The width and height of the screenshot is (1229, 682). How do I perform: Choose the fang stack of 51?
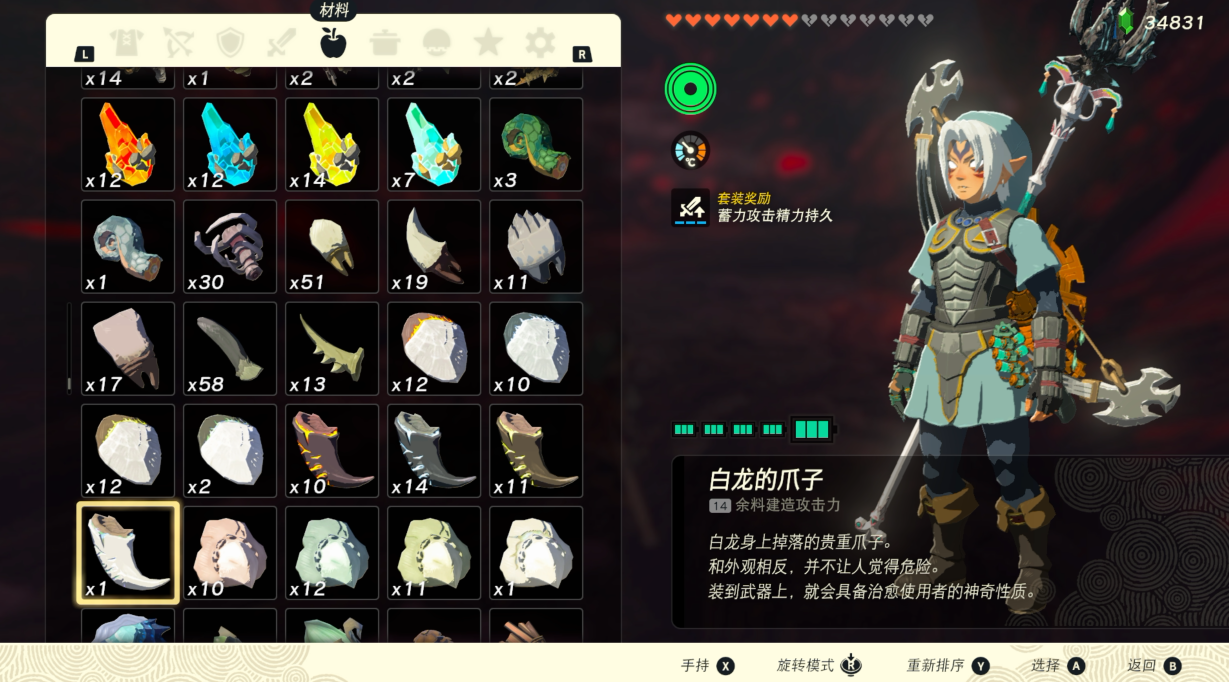pyautogui.click(x=332, y=246)
